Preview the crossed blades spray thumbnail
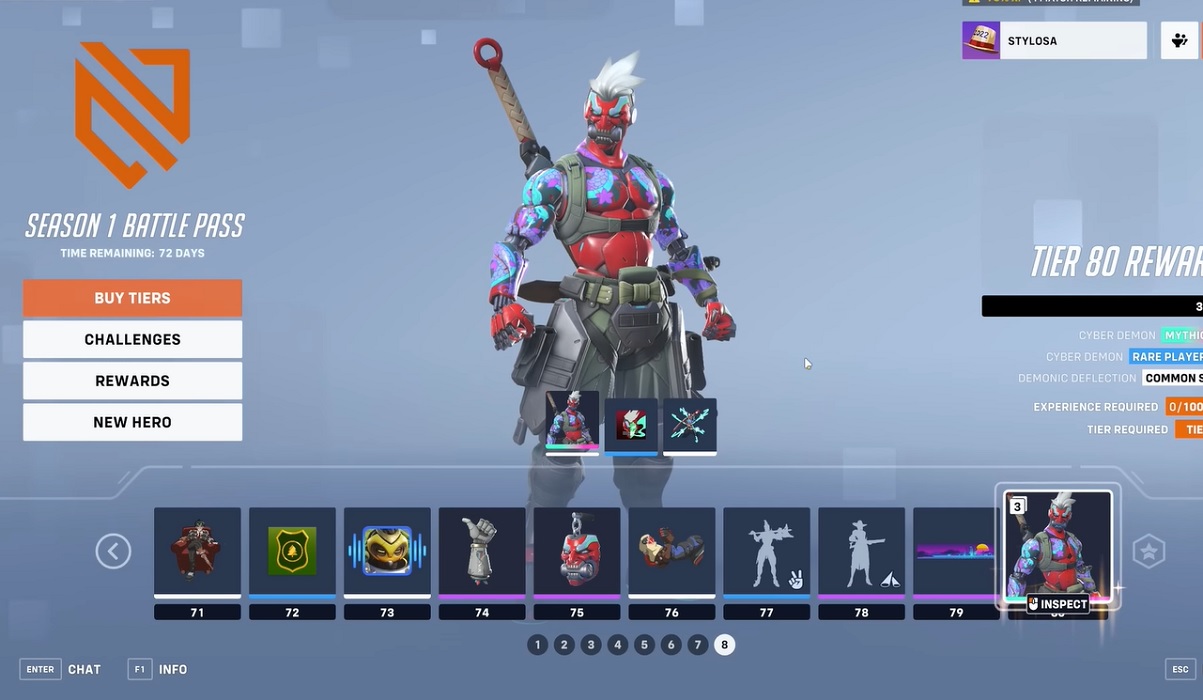Image resolution: width=1203 pixels, height=700 pixels. pyautogui.click(x=690, y=425)
